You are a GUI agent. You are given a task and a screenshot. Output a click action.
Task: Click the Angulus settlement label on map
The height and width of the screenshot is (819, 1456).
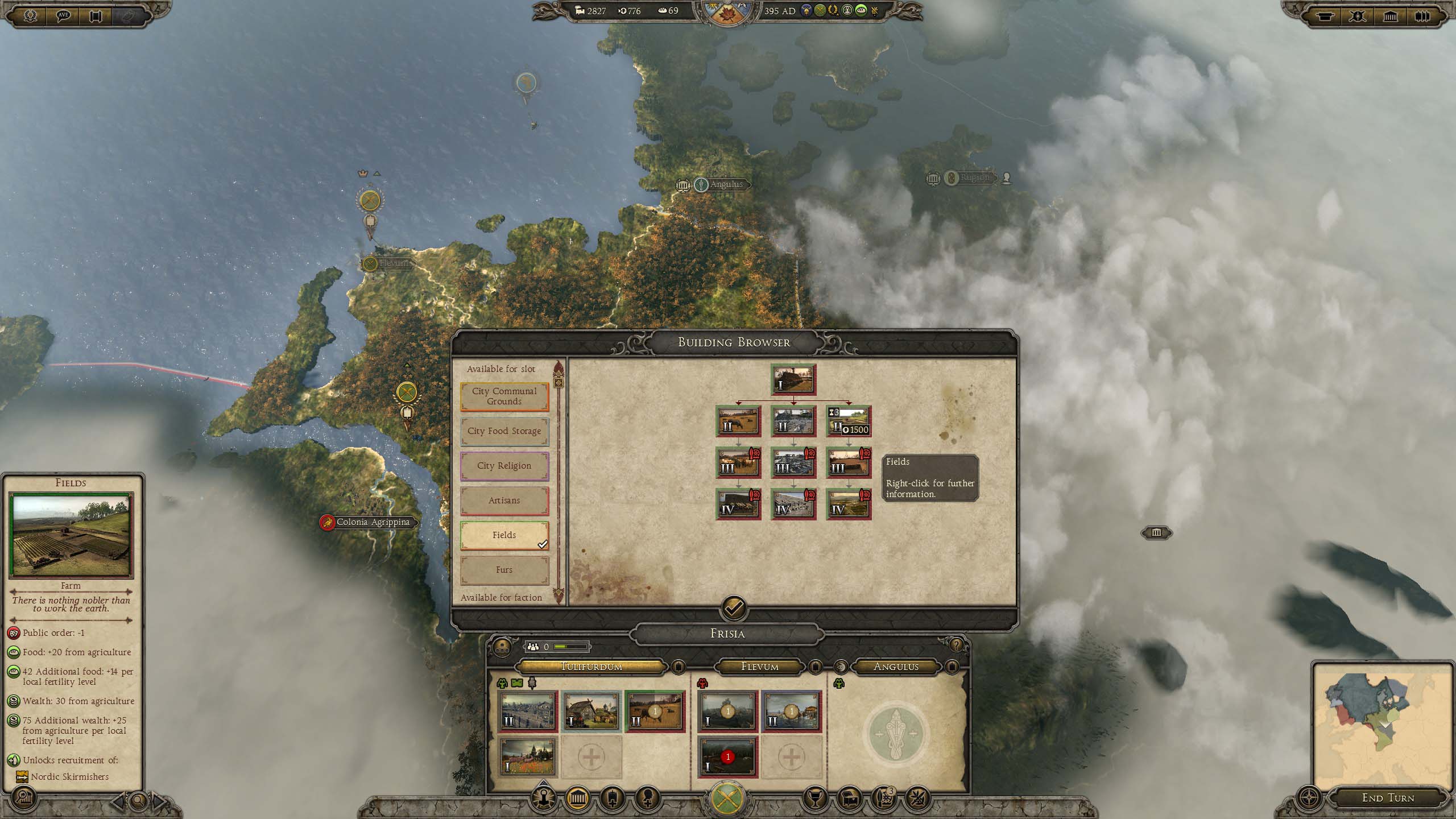click(726, 184)
